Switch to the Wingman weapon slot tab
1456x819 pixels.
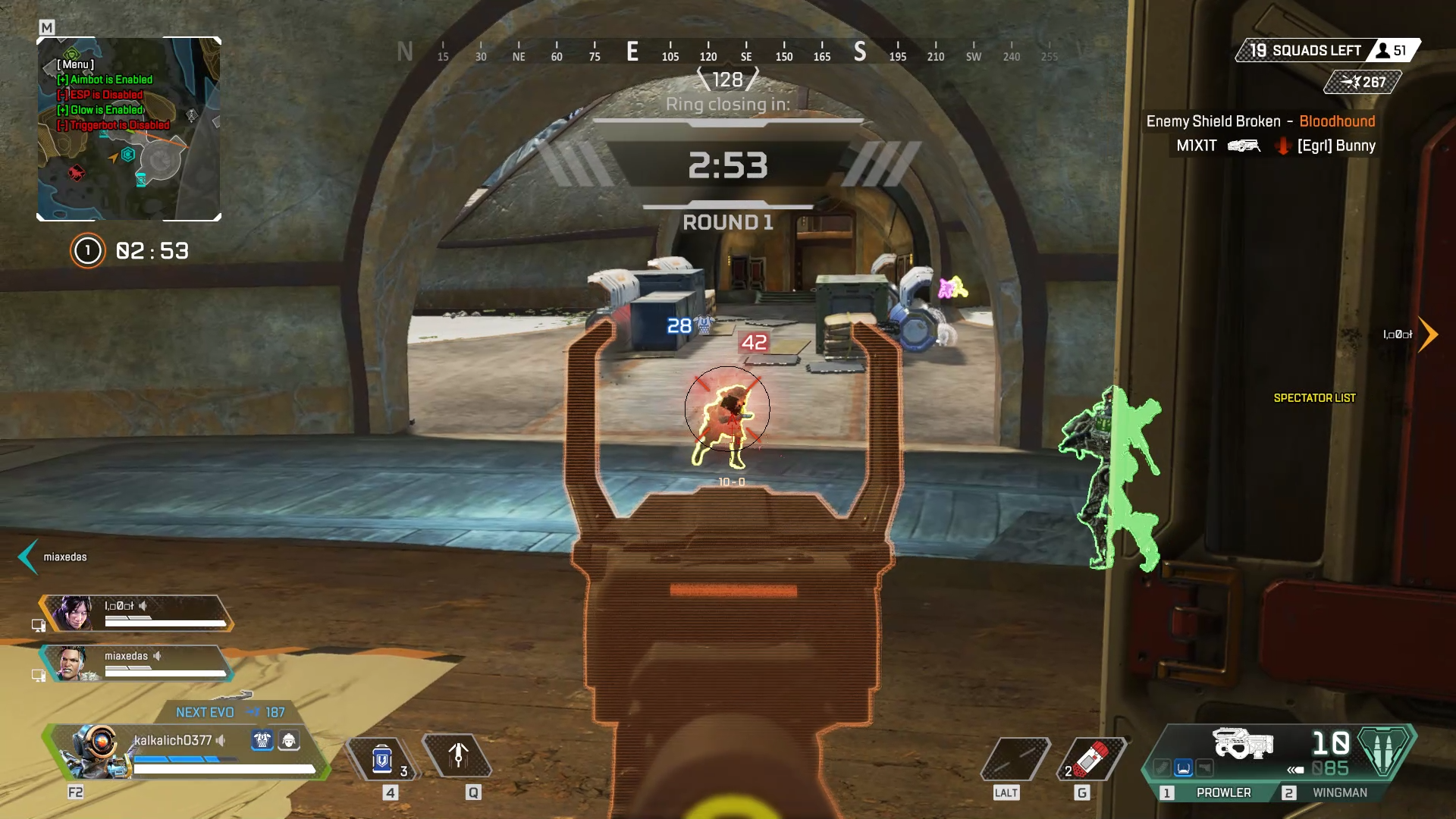pos(1340,792)
